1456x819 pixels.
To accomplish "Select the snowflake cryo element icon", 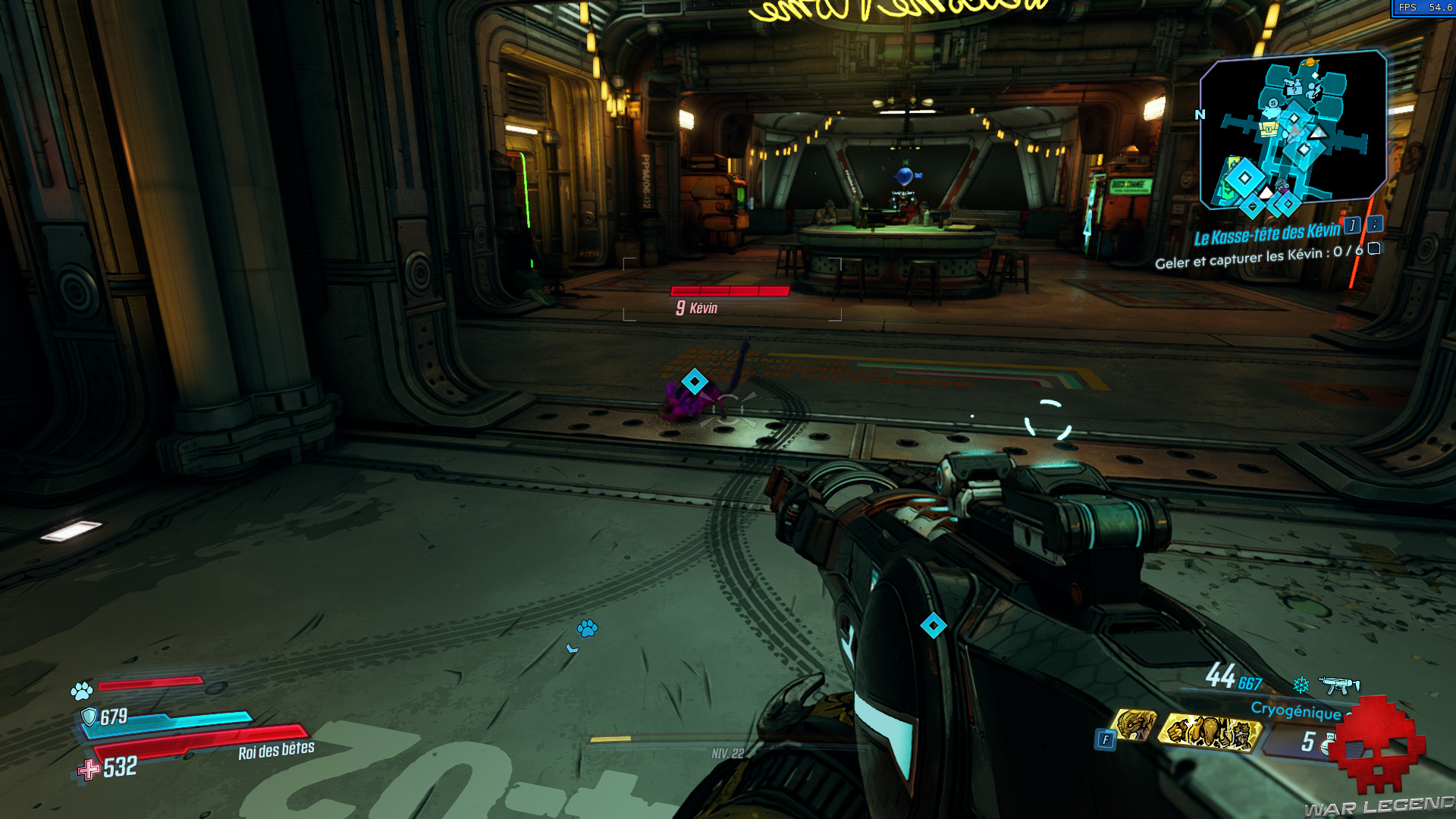I will tap(1300, 686).
